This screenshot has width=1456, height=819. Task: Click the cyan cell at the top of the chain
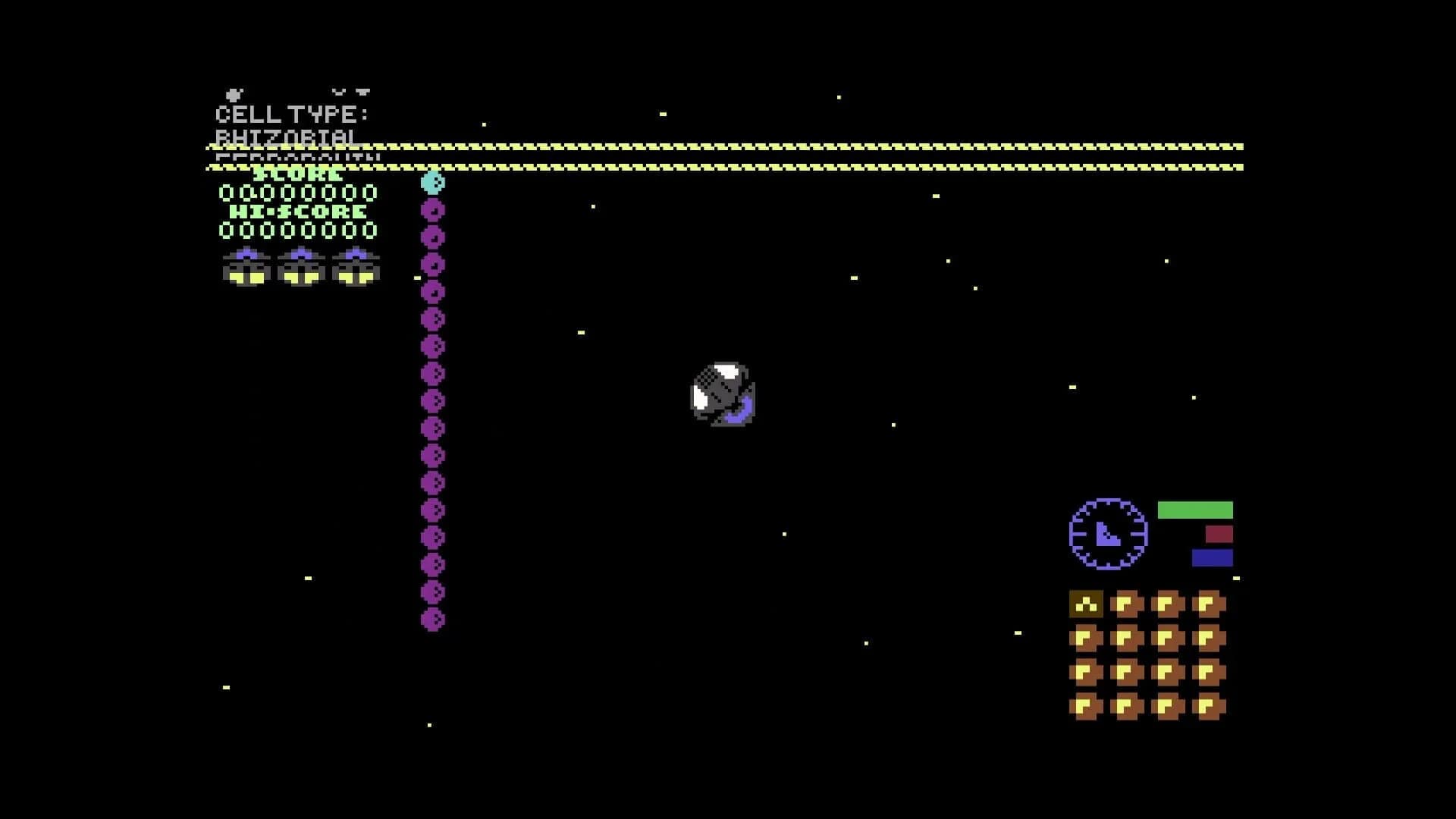tap(432, 182)
